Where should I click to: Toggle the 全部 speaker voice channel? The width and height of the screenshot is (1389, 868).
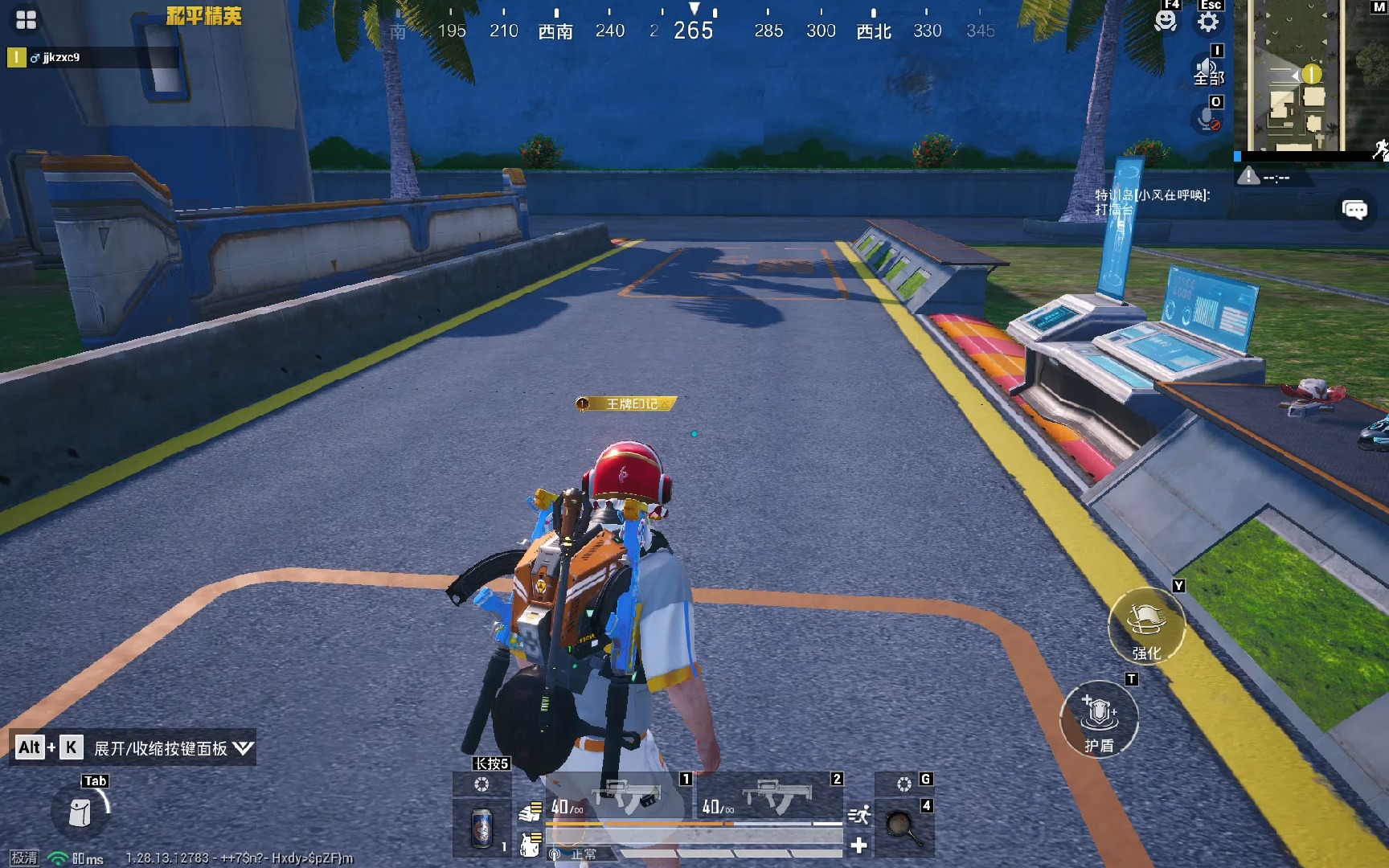tap(1207, 71)
